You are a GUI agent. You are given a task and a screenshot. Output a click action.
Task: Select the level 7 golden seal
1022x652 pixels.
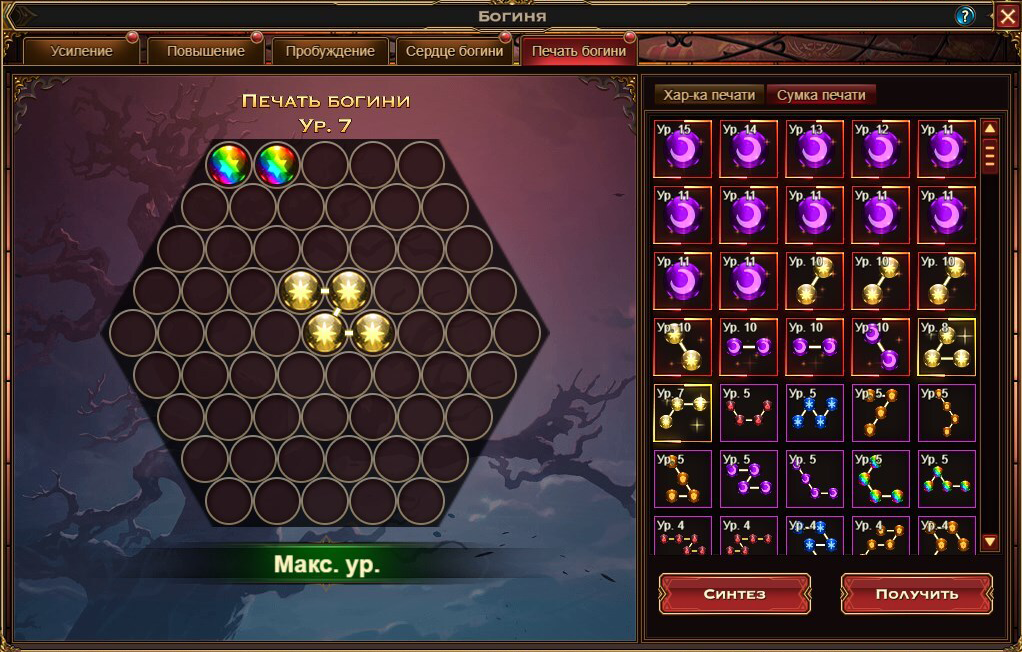coord(683,413)
